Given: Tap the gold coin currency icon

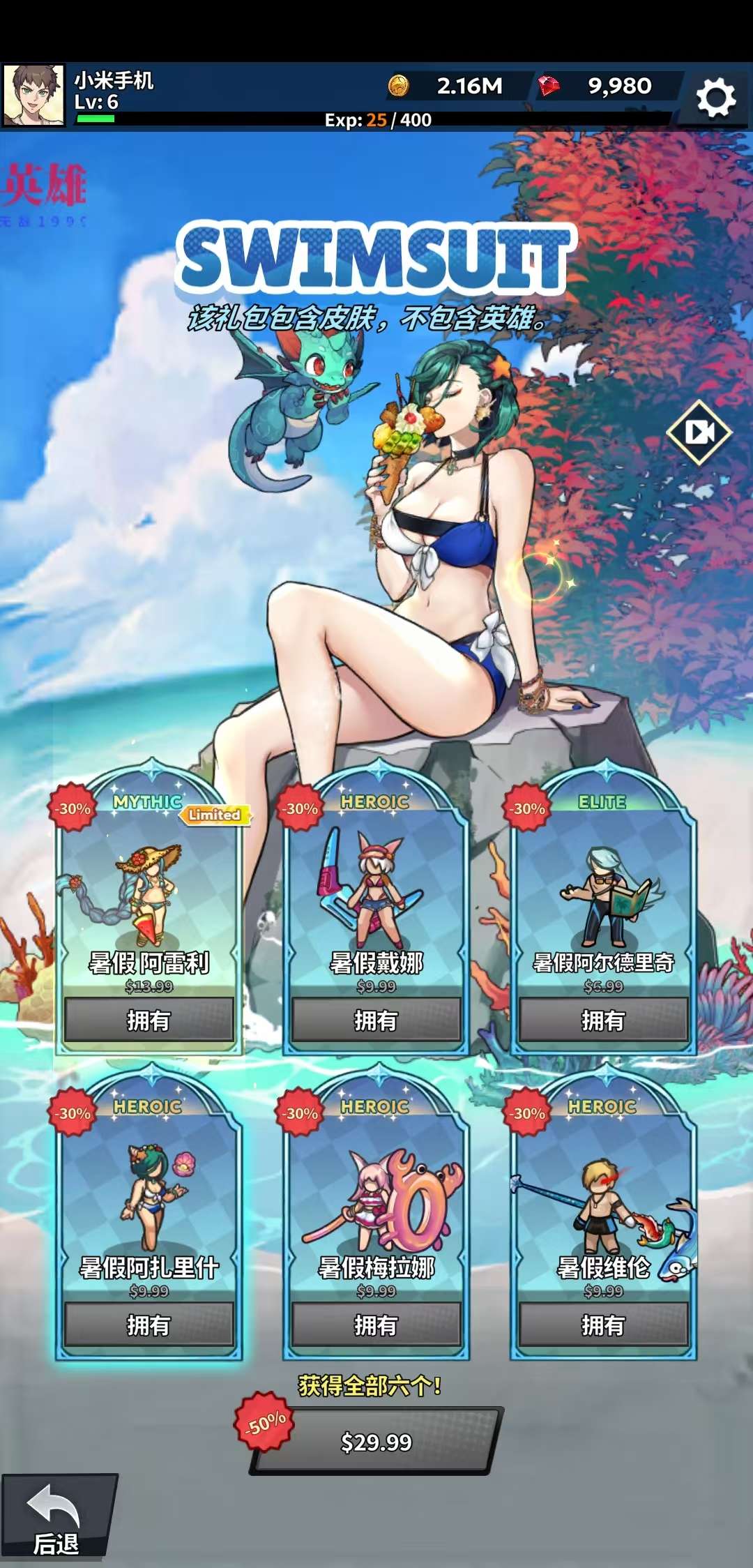Looking at the screenshot, I should click(x=399, y=86).
